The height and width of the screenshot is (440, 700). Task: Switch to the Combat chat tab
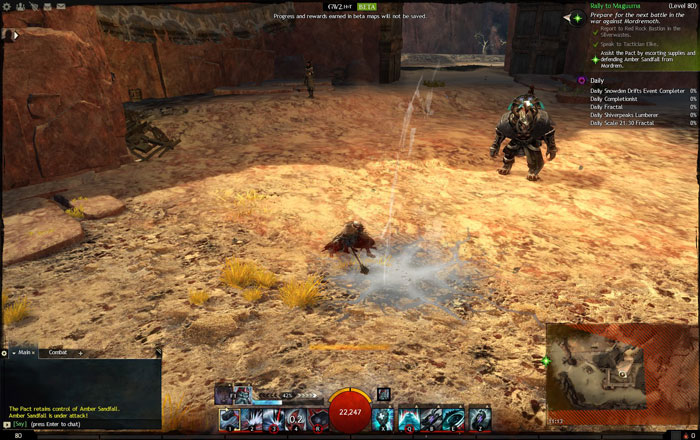(x=58, y=352)
